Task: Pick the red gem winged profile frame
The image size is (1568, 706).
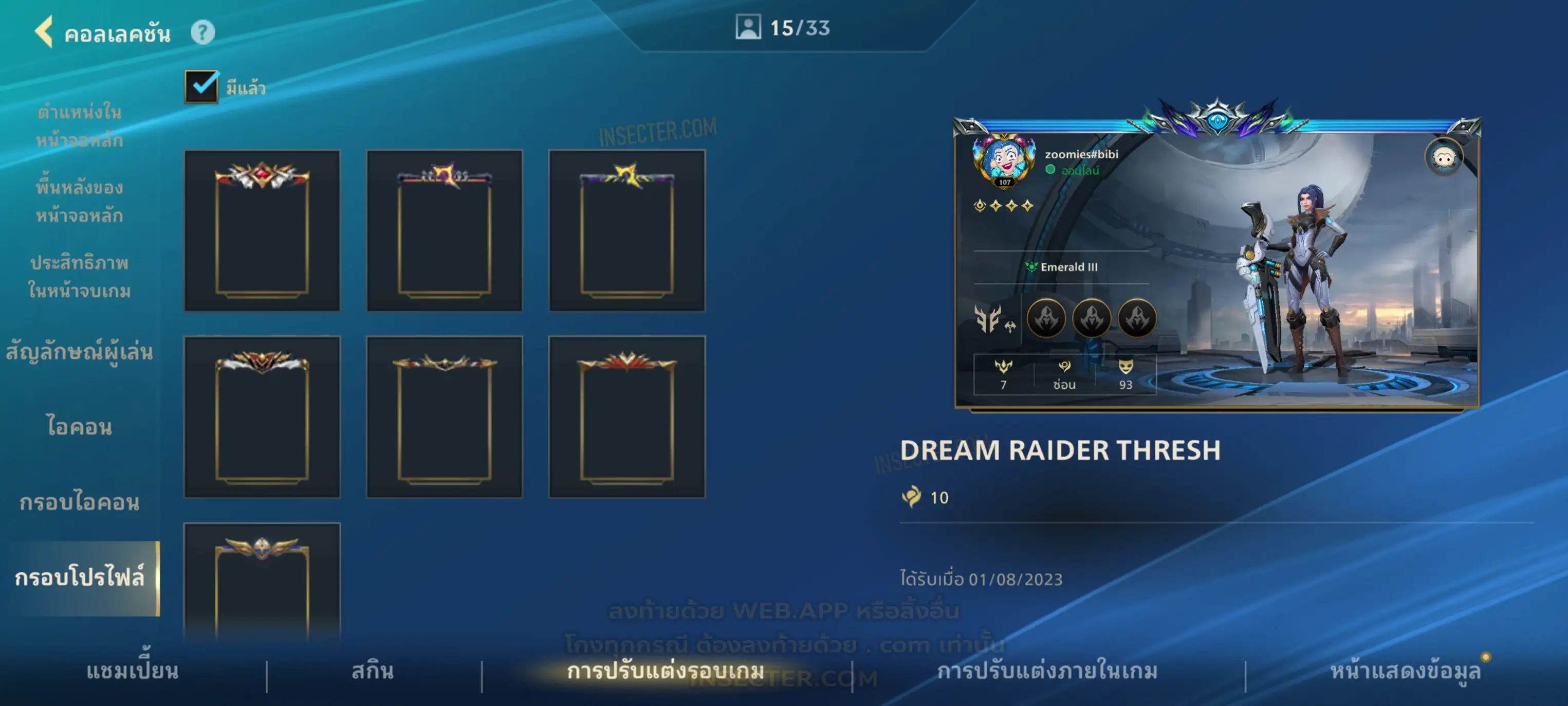Action: (x=262, y=230)
